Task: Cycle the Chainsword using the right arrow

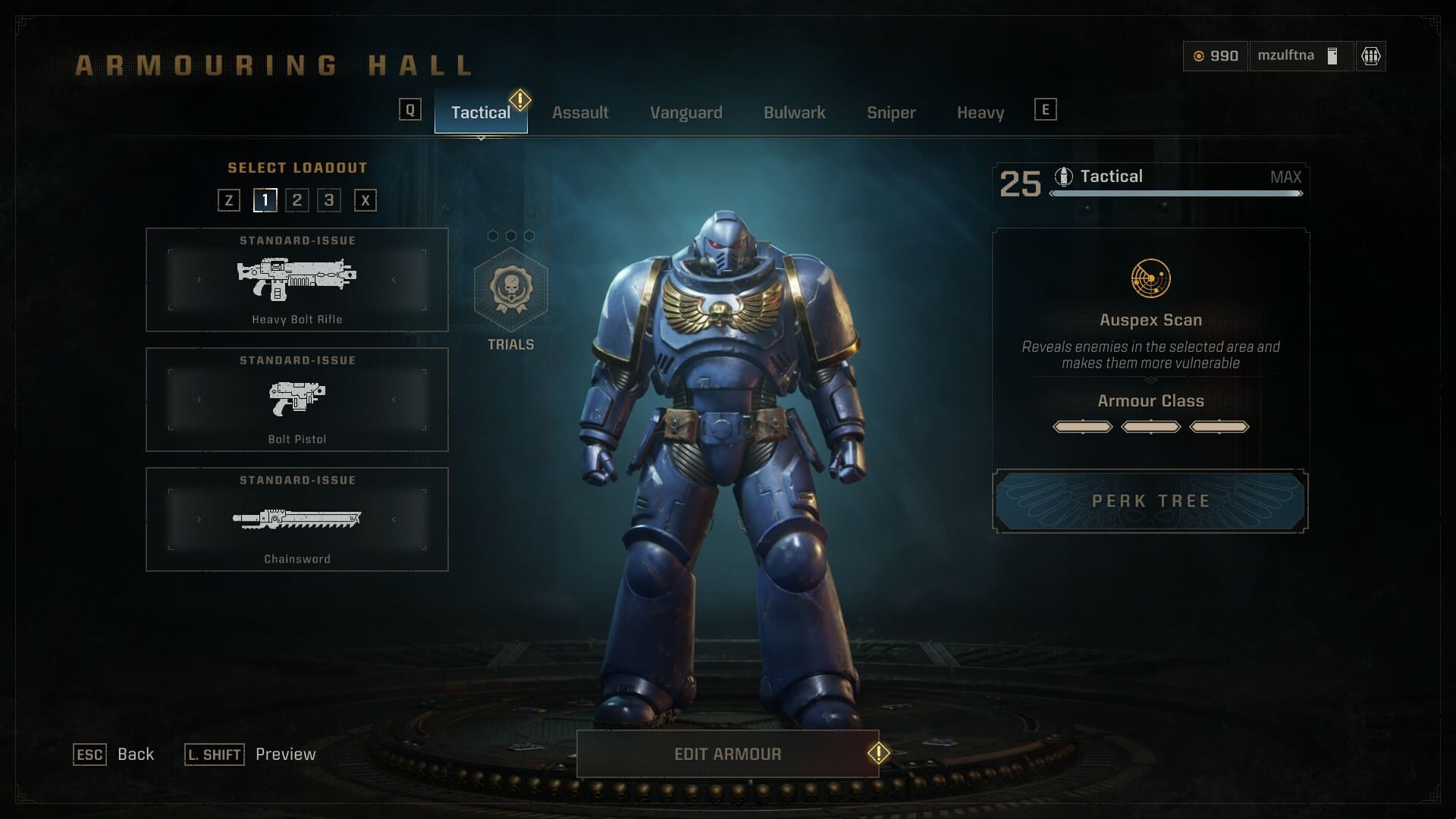Action: [395, 519]
